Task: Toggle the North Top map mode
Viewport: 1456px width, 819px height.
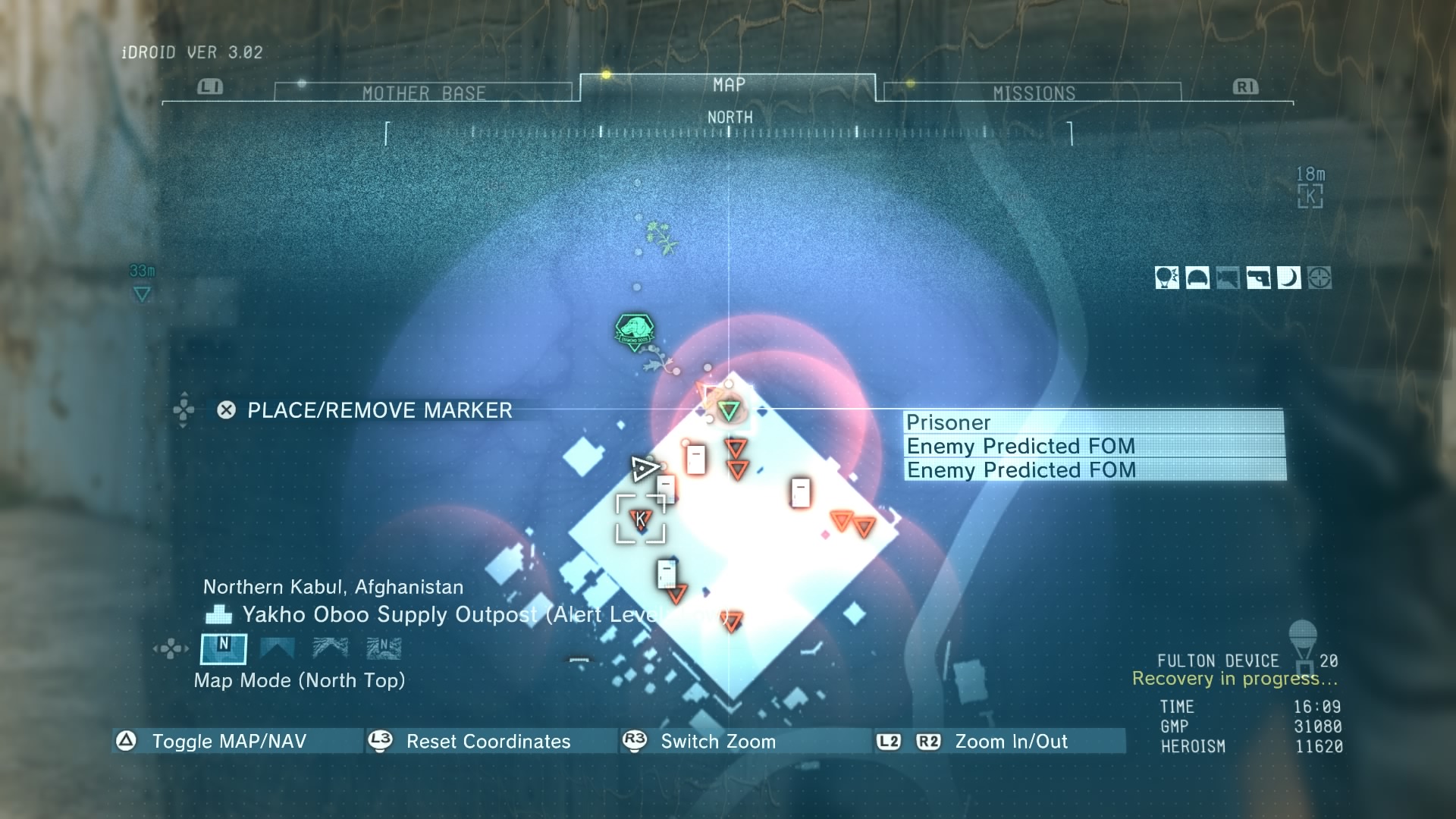Action: pos(222,648)
